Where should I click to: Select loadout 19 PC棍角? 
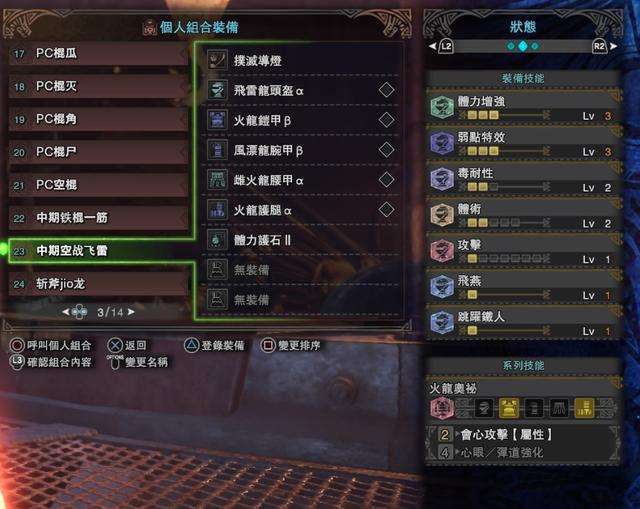[x=100, y=119]
